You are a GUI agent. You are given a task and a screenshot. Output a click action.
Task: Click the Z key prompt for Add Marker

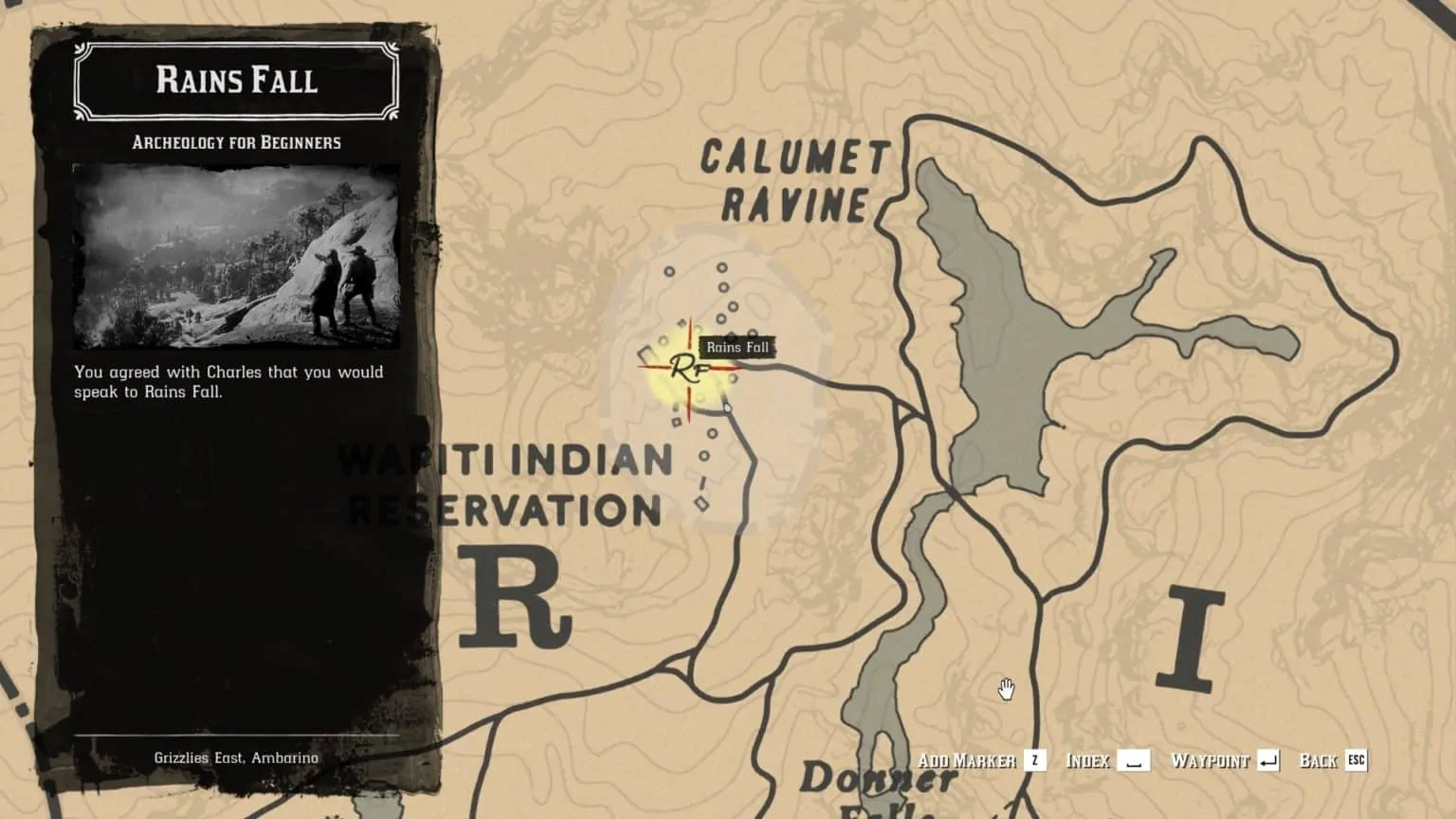[1033, 759]
